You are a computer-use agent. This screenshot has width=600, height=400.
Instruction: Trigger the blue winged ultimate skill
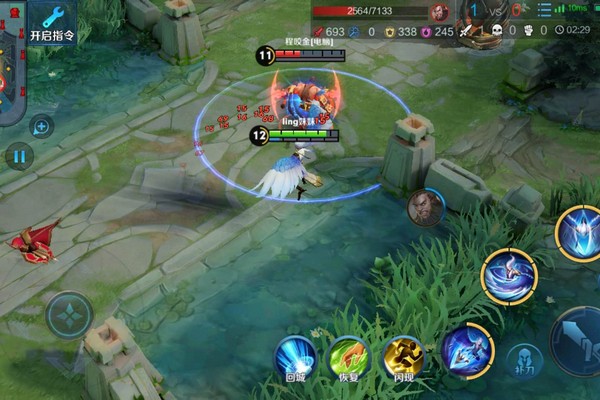coord(579,232)
